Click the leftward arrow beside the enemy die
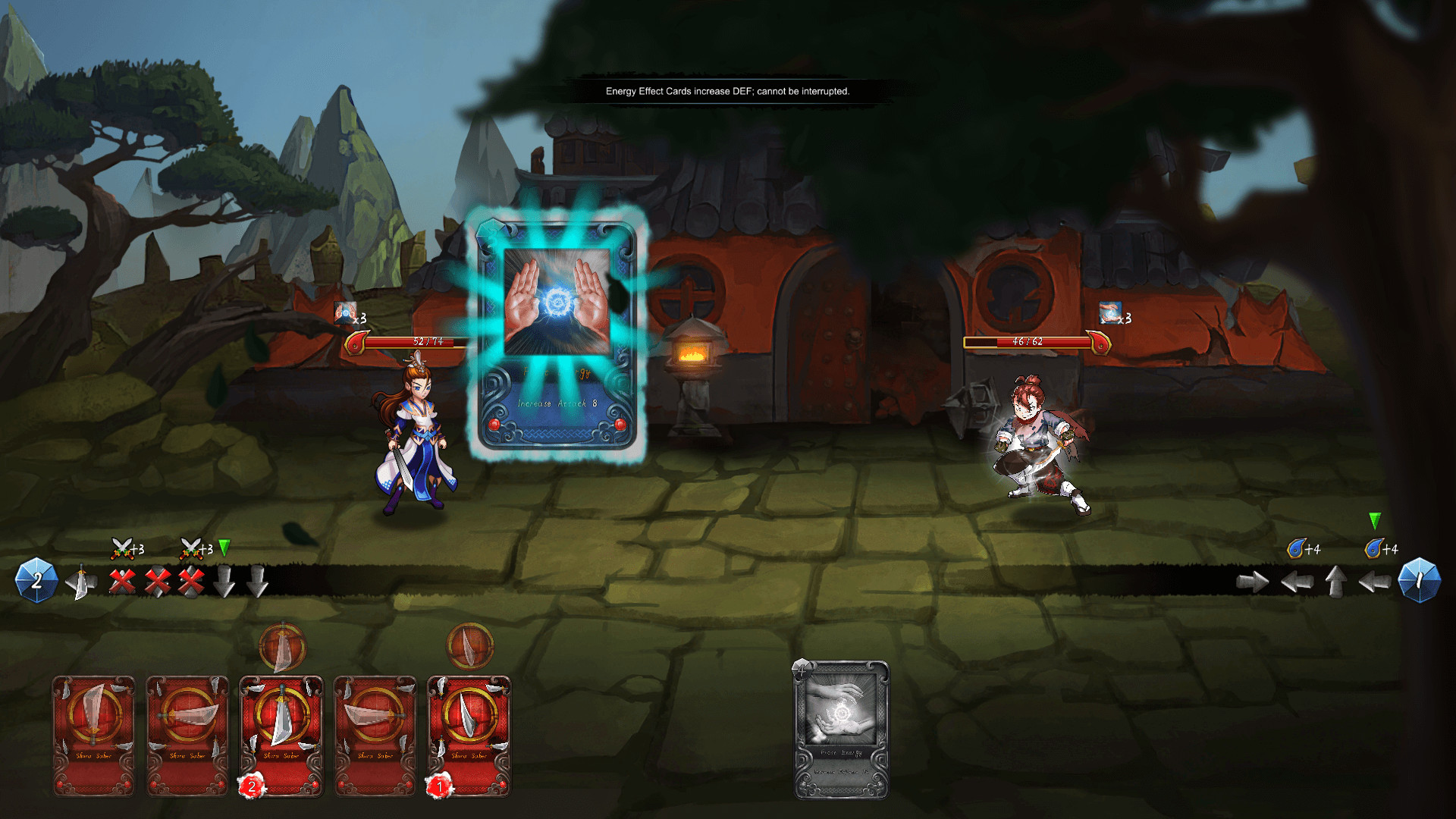Screen dimensions: 1456x819 [1373, 582]
